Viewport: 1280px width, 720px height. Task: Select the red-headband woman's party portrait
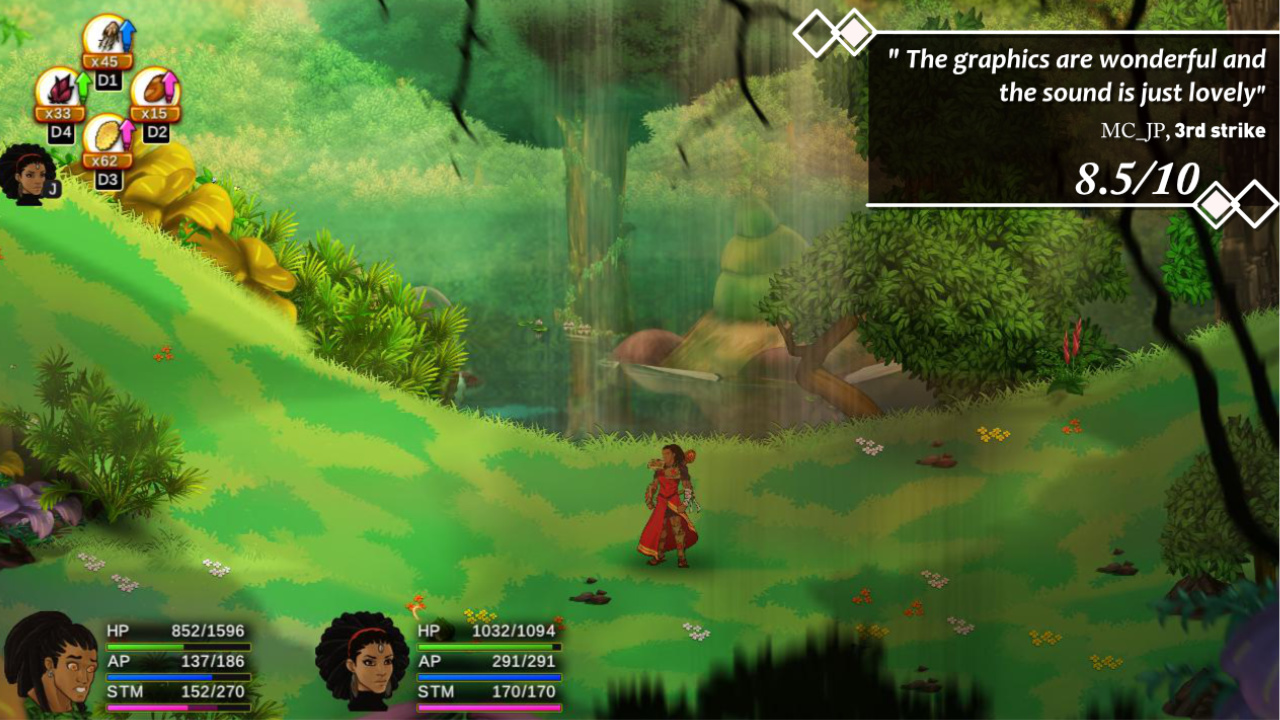coord(362,662)
